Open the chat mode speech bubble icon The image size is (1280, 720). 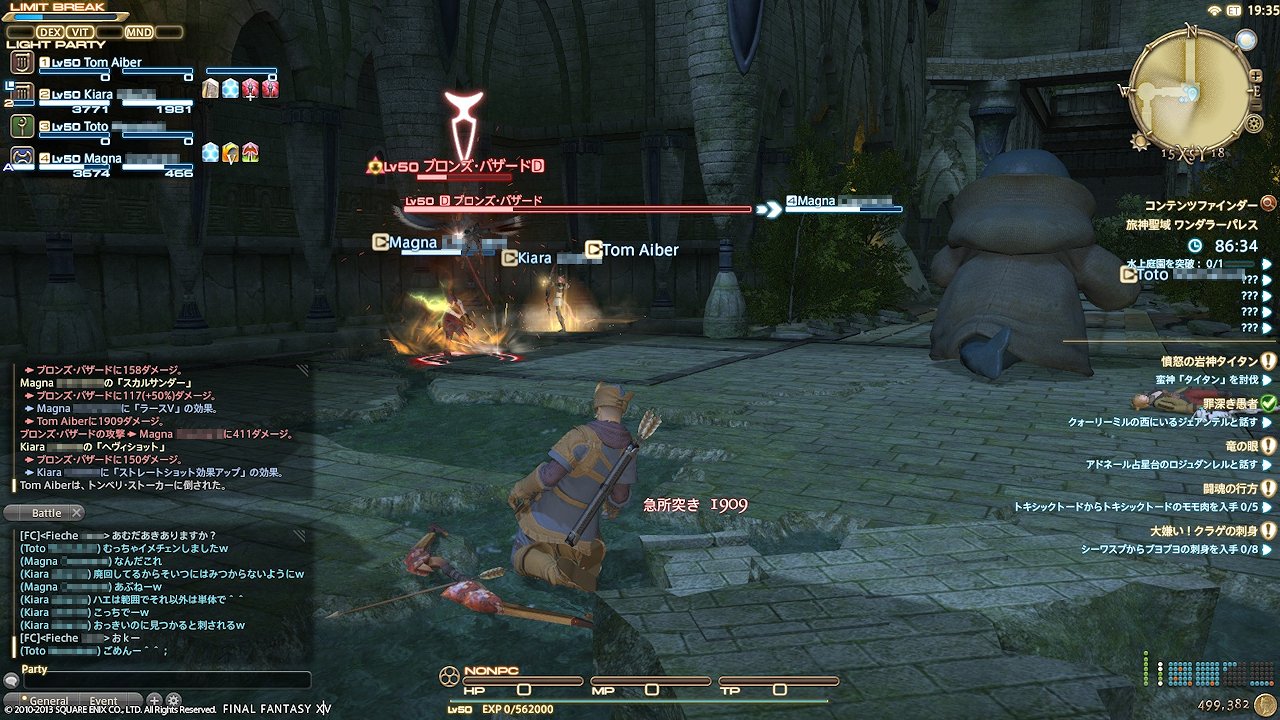11,681
